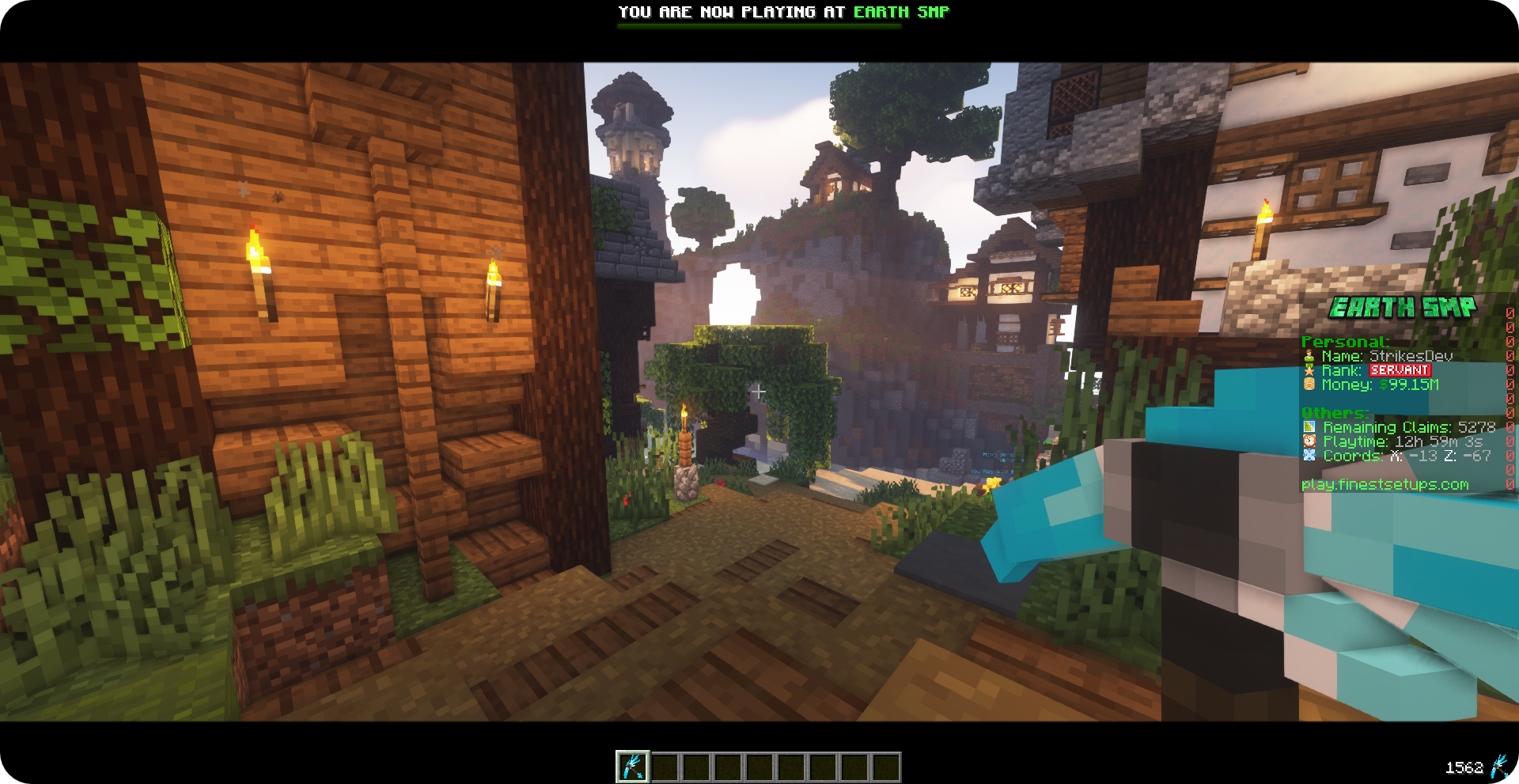
Task: Click the SERVANT rank badge
Action: (x=1400, y=369)
